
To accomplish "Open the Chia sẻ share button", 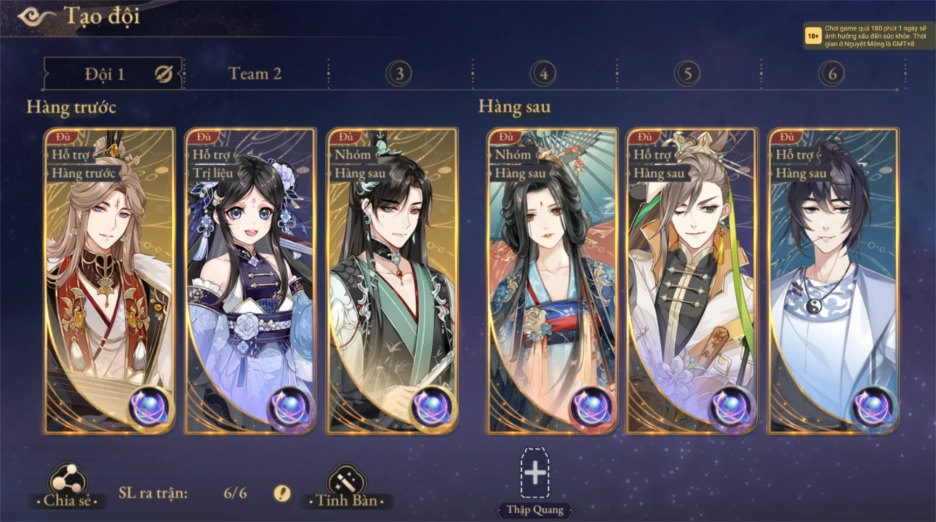I will [x=66, y=485].
